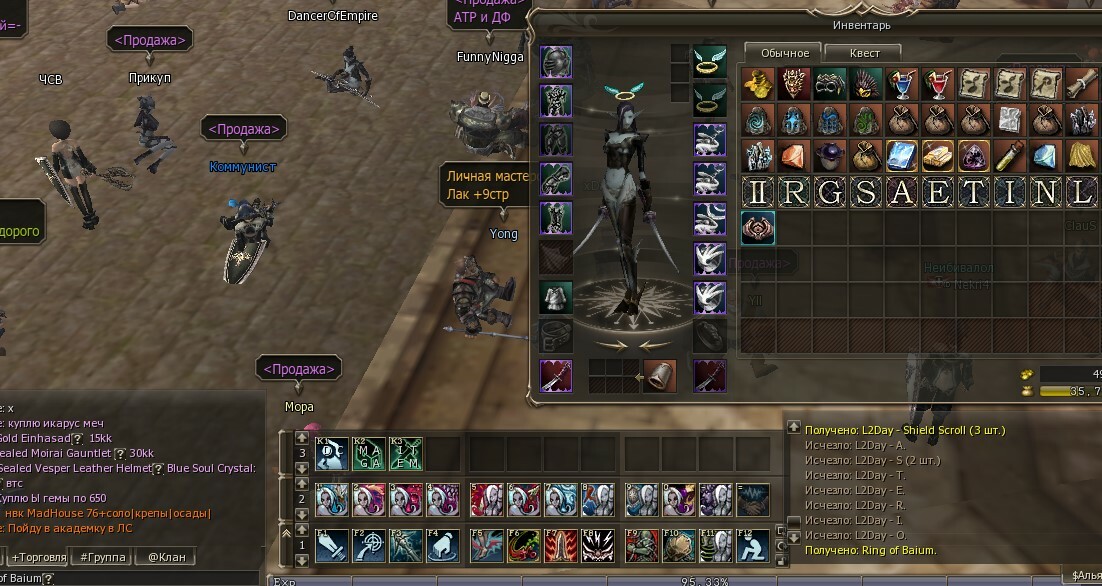
Task: Switch chat to the #Группа tab
Action: [x=105, y=557]
